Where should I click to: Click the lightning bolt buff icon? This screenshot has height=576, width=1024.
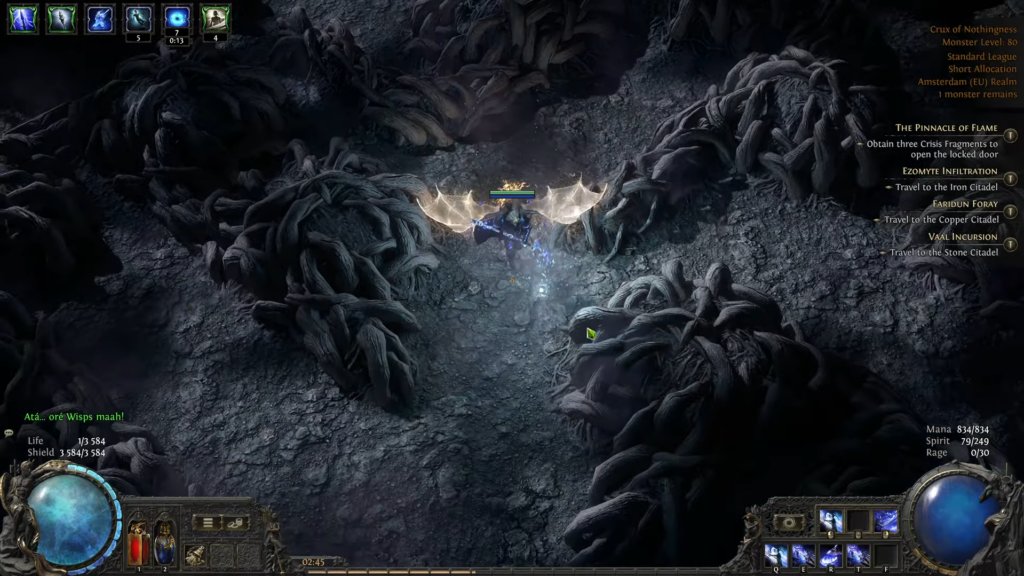point(23,19)
